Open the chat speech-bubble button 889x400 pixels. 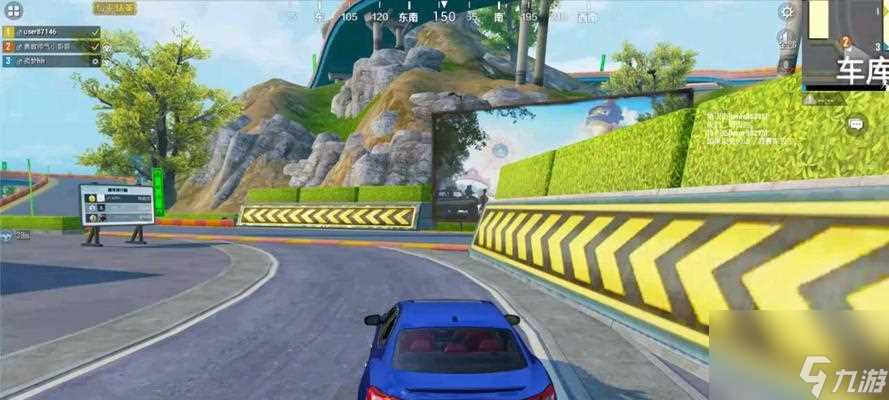(855, 124)
